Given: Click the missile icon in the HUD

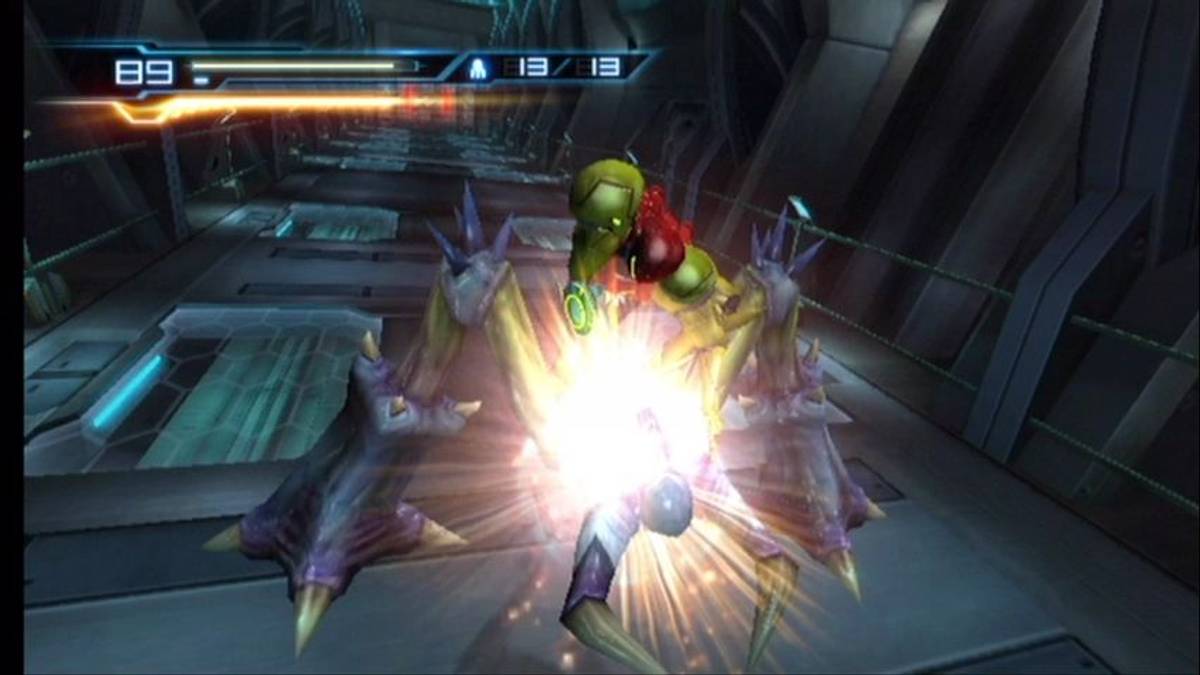Looking at the screenshot, I should [478, 70].
